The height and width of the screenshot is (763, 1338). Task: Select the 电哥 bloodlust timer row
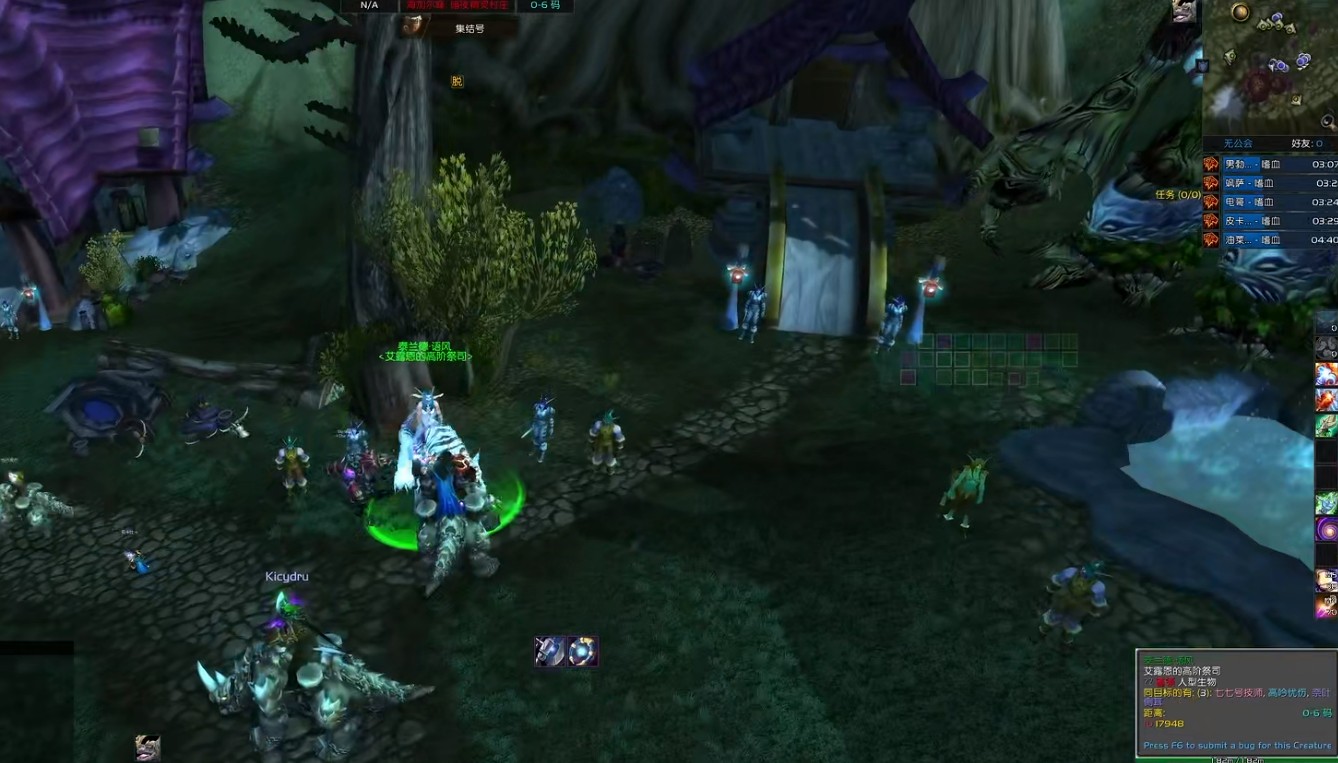(1270, 202)
